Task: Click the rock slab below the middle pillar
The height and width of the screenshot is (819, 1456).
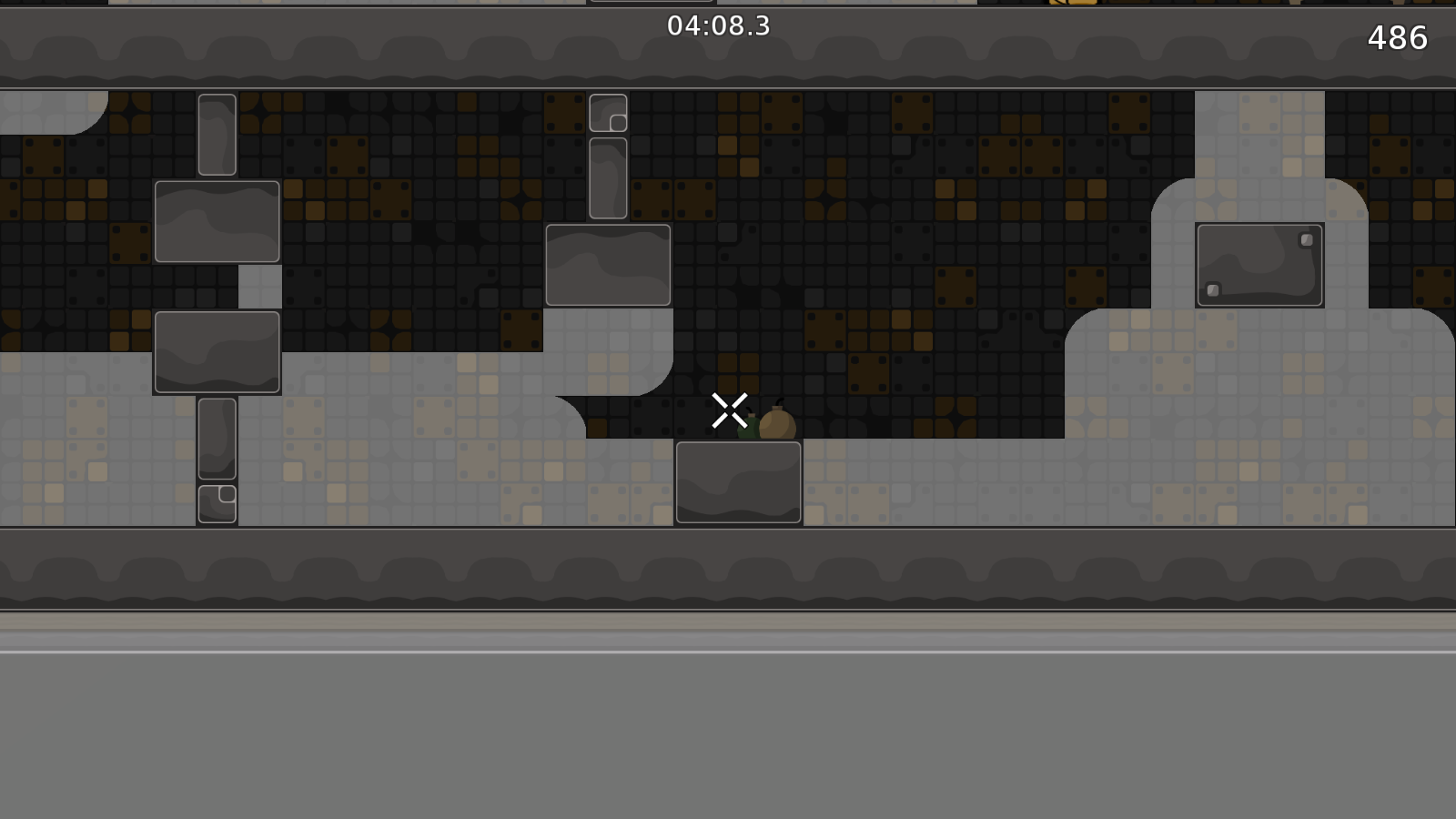Action: [x=606, y=264]
